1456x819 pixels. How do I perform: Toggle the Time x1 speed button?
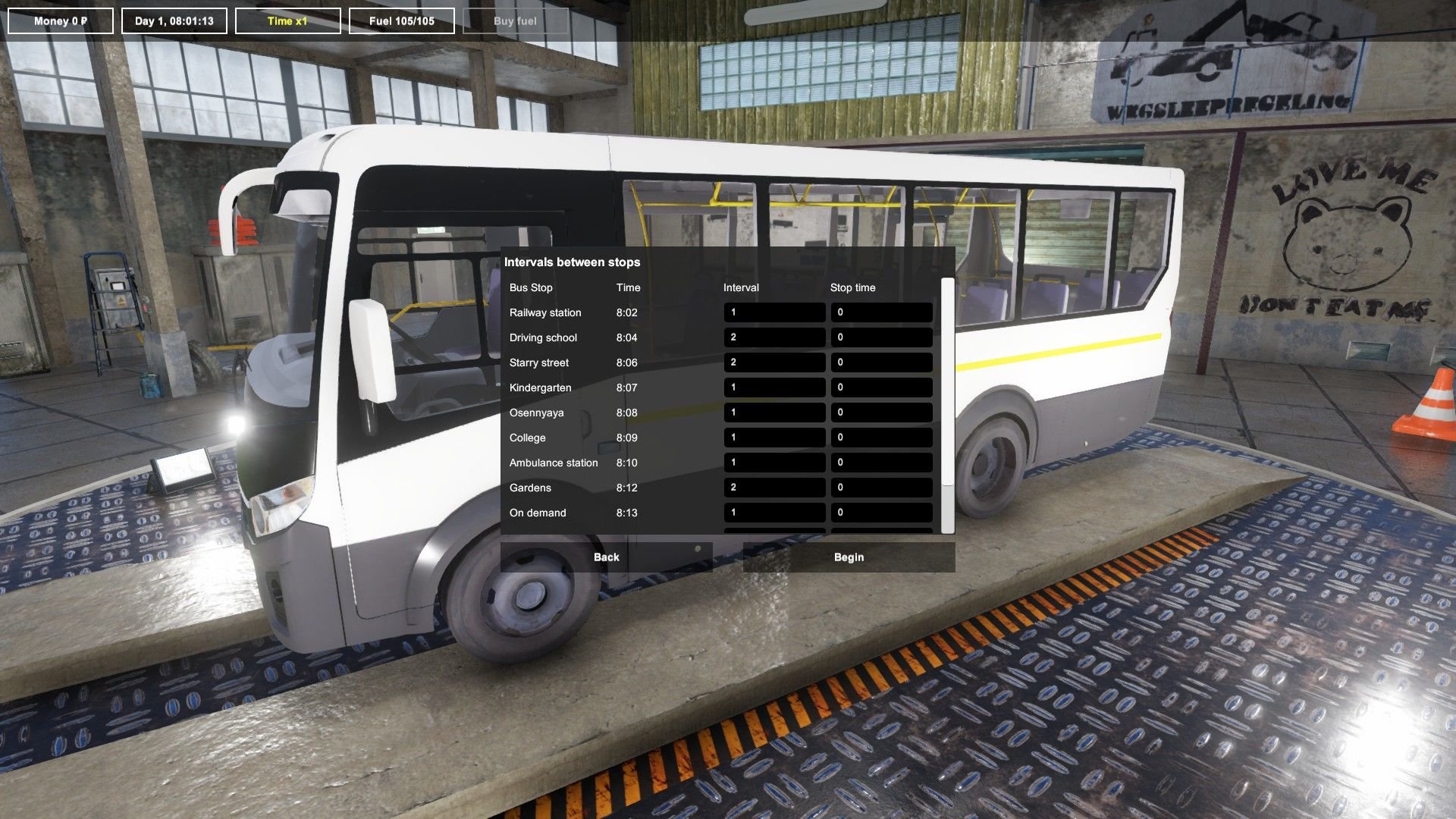point(287,21)
